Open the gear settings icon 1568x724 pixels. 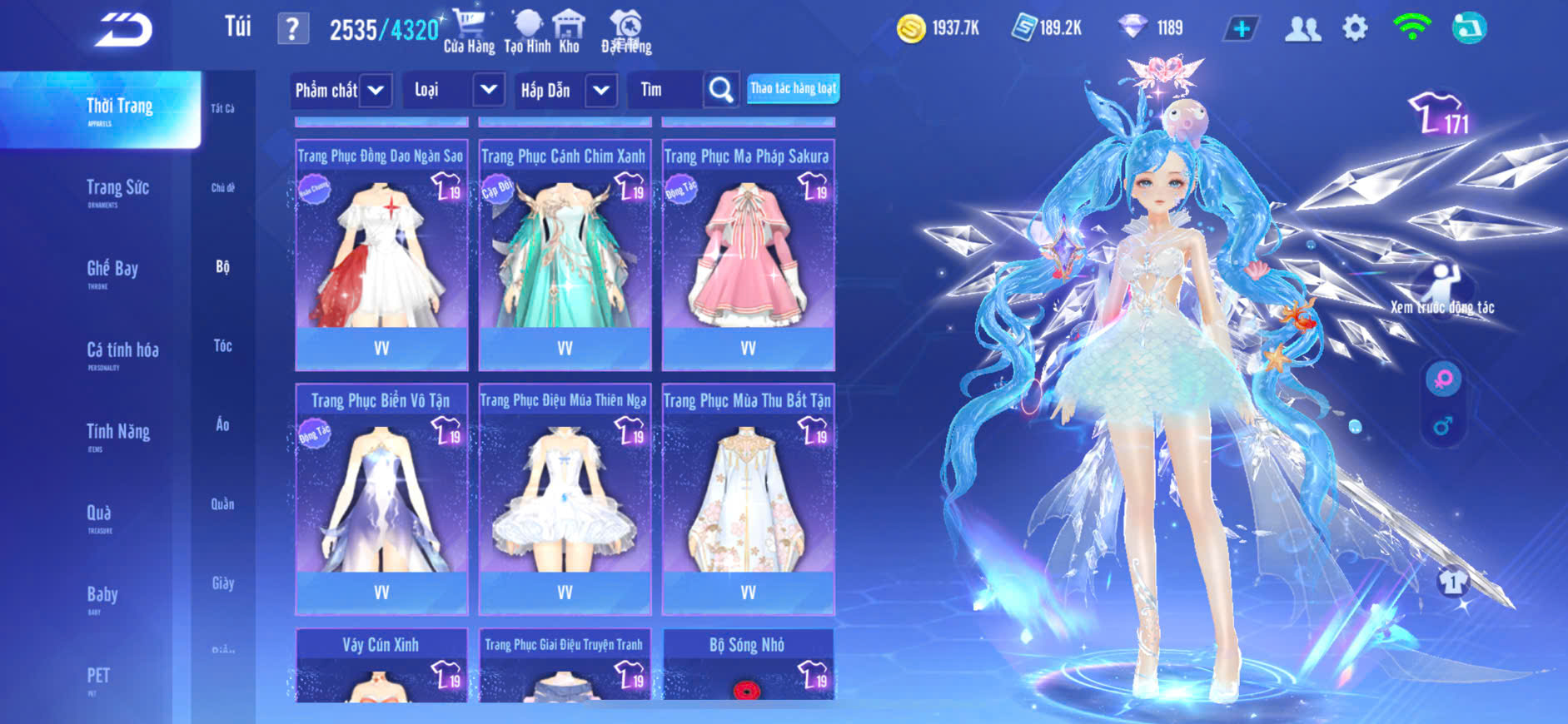(1355, 29)
